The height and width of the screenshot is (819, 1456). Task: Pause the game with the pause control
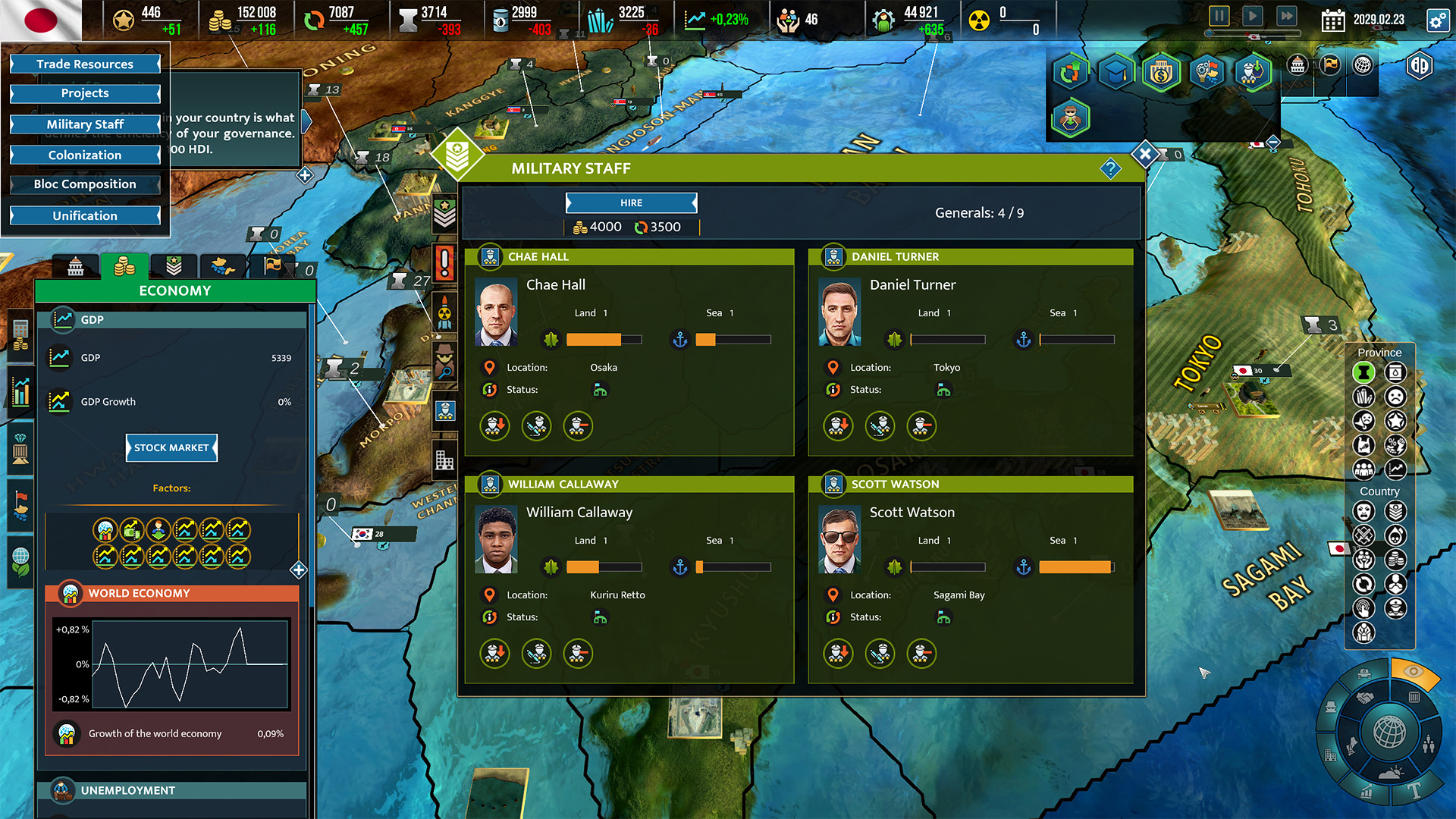pyautogui.click(x=1221, y=15)
